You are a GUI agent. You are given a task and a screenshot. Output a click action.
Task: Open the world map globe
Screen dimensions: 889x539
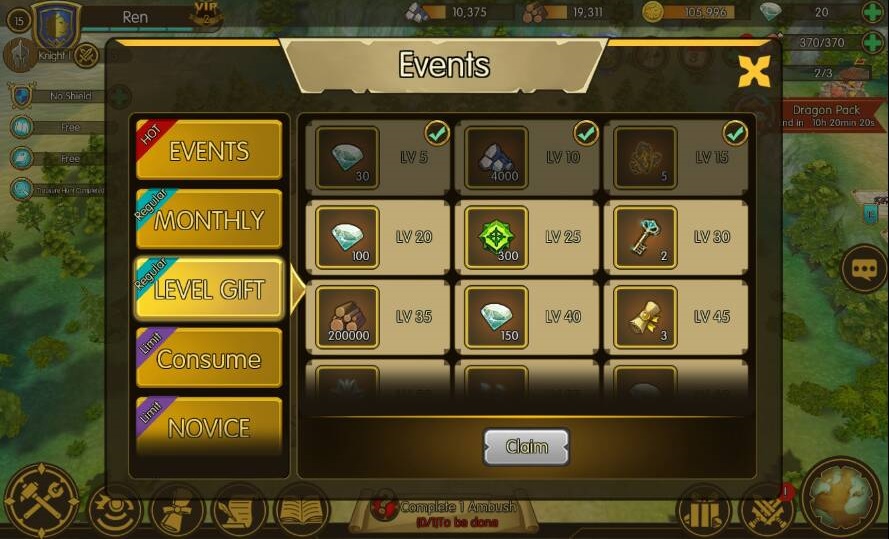pos(842,498)
